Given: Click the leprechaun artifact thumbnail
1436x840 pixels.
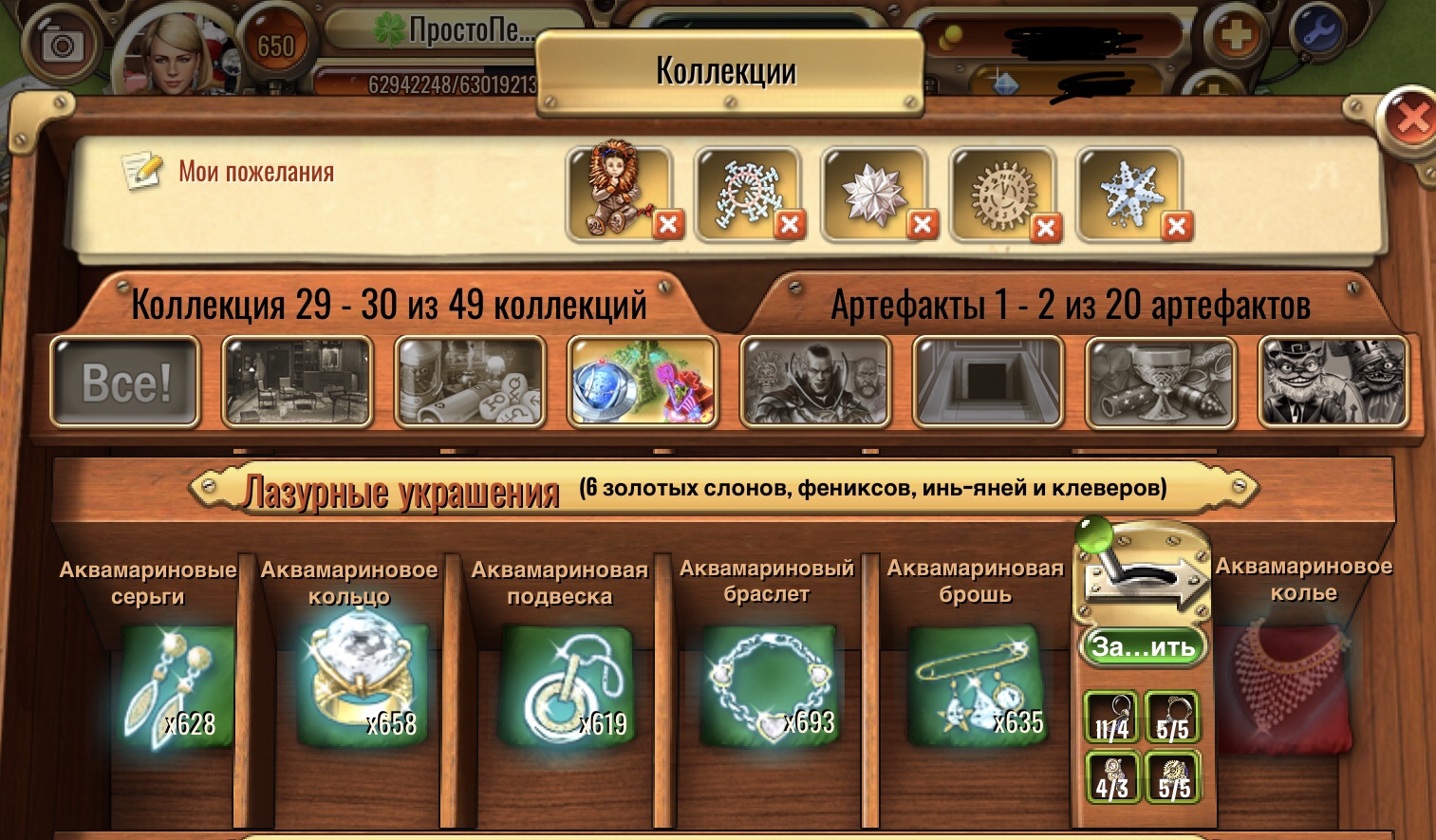Looking at the screenshot, I should pyautogui.click(x=1333, y=381).
